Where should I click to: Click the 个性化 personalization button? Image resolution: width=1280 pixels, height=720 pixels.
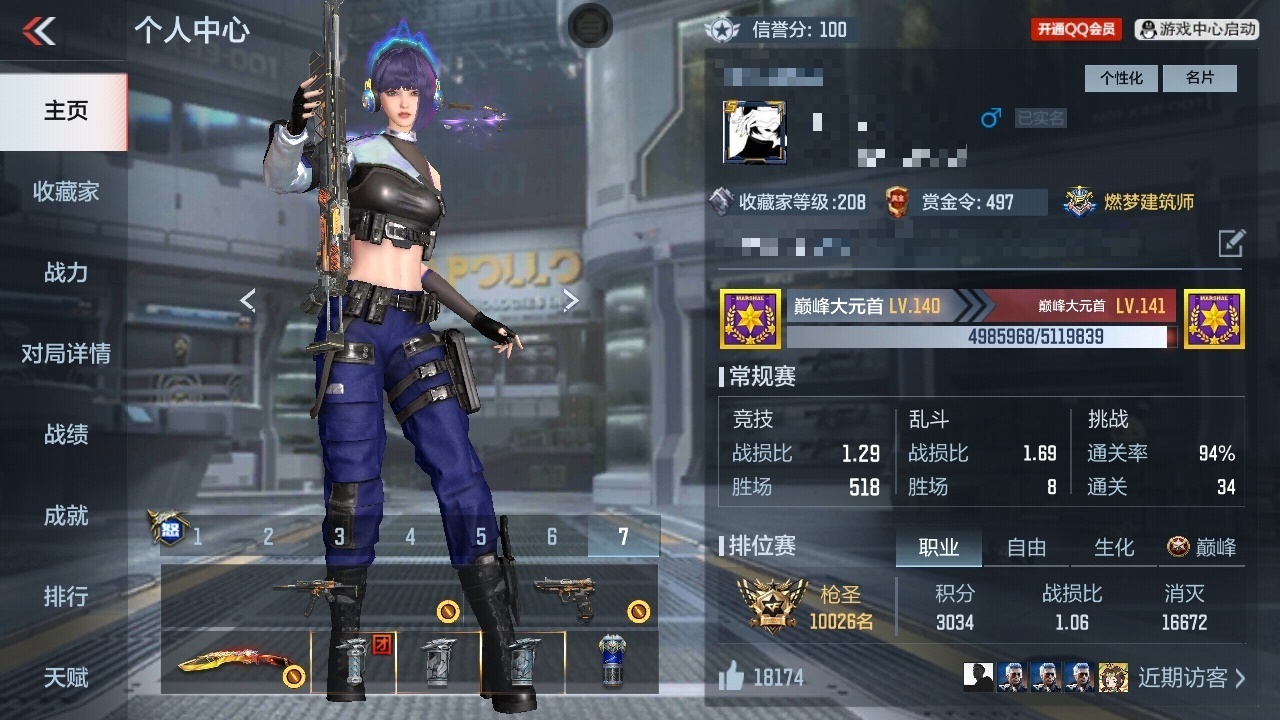tap(1121, 78)
